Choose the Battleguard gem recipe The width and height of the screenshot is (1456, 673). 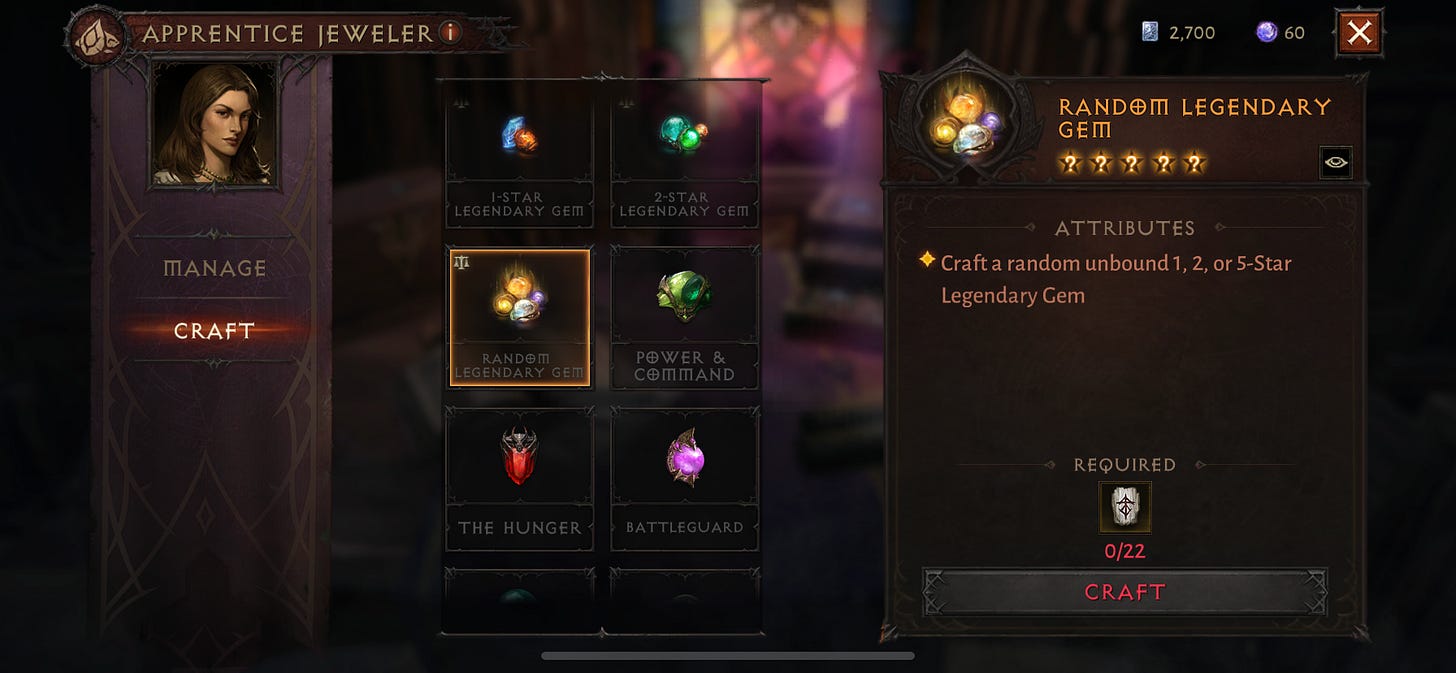click(x=684, y=478)
